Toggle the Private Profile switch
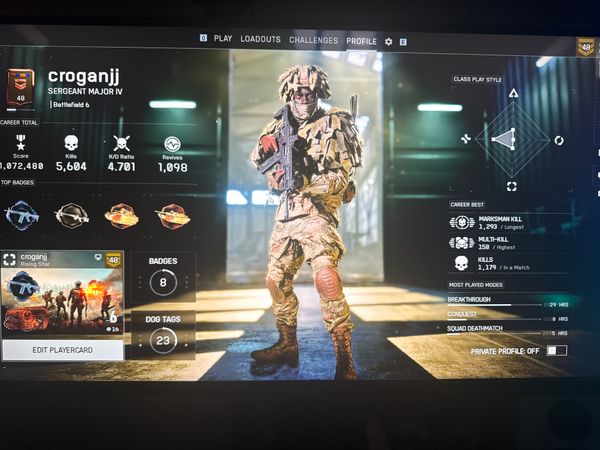Screen dimensions: 600x450 click(x=556, y=351)
